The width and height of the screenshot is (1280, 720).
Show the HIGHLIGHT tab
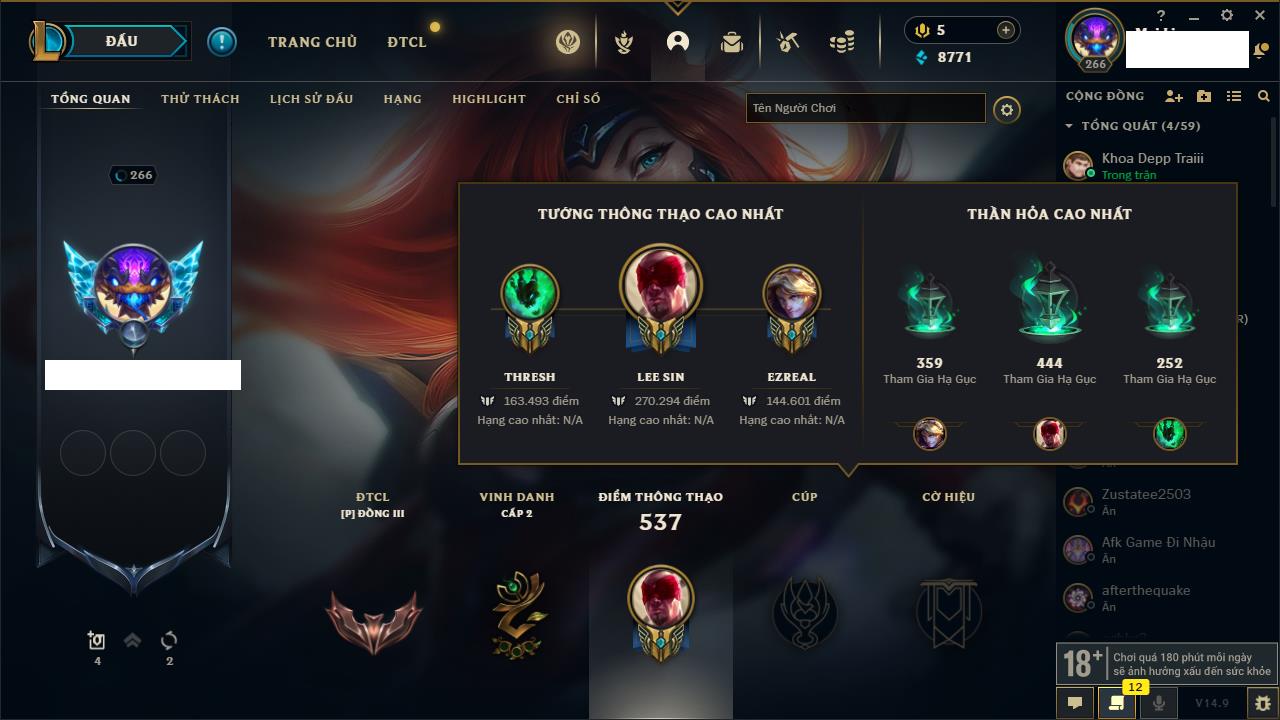[x=488, y=99]
